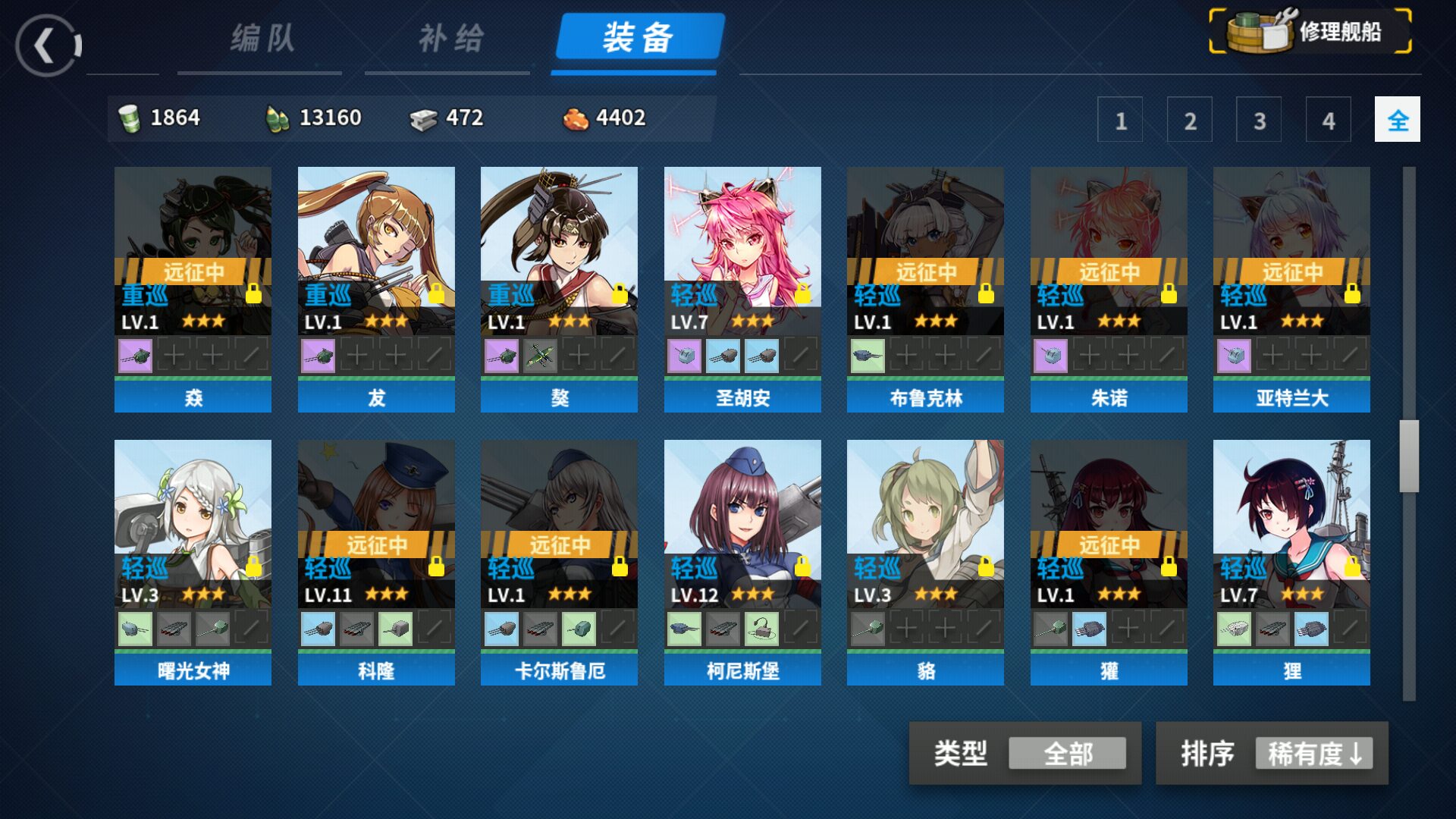Pick the 亚特兰大 ship card
This screenshot has width=1456, height=819.
click(1291, 250)
